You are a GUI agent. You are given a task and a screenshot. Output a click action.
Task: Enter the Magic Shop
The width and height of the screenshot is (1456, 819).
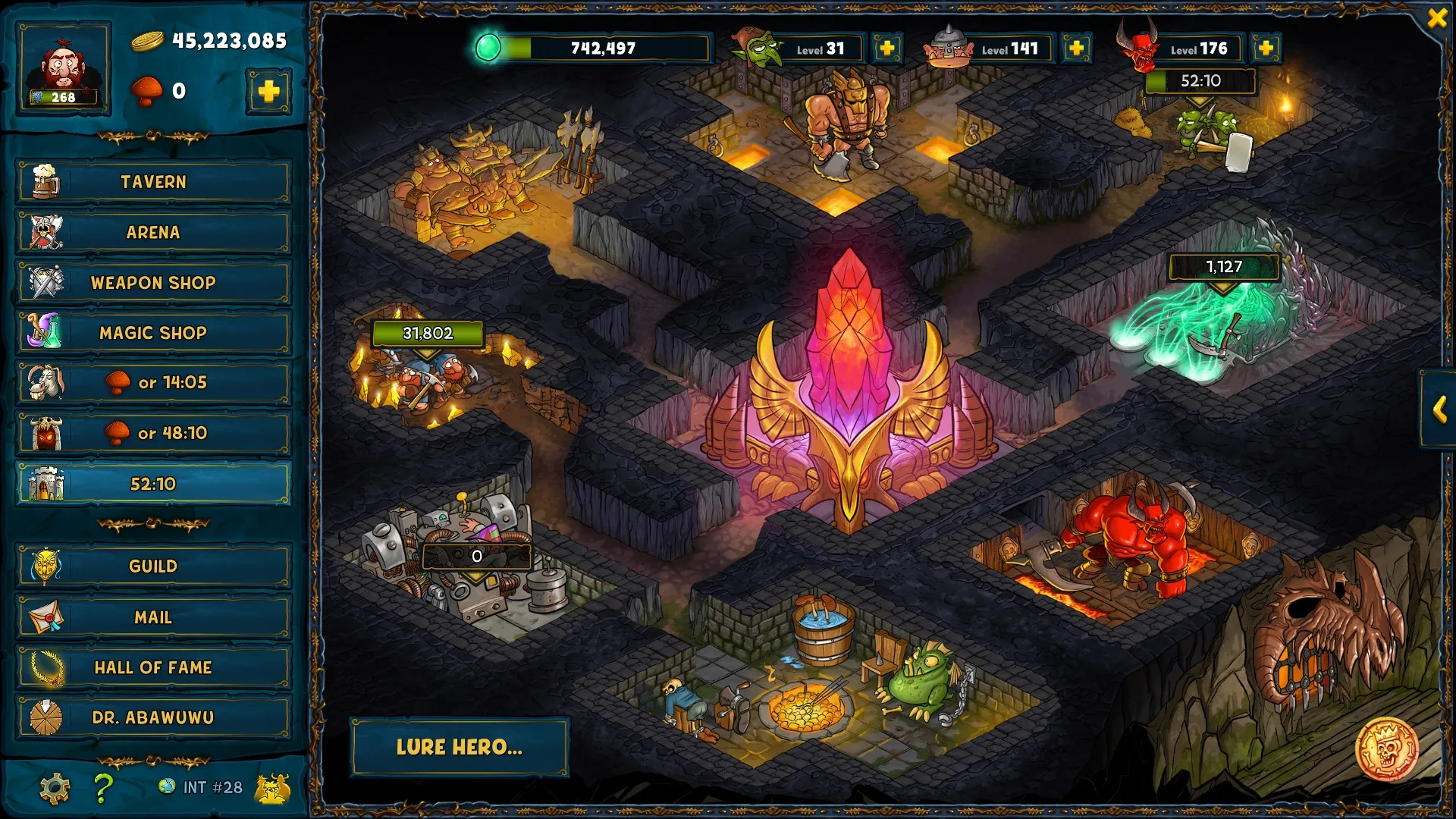tap(153, 333)
